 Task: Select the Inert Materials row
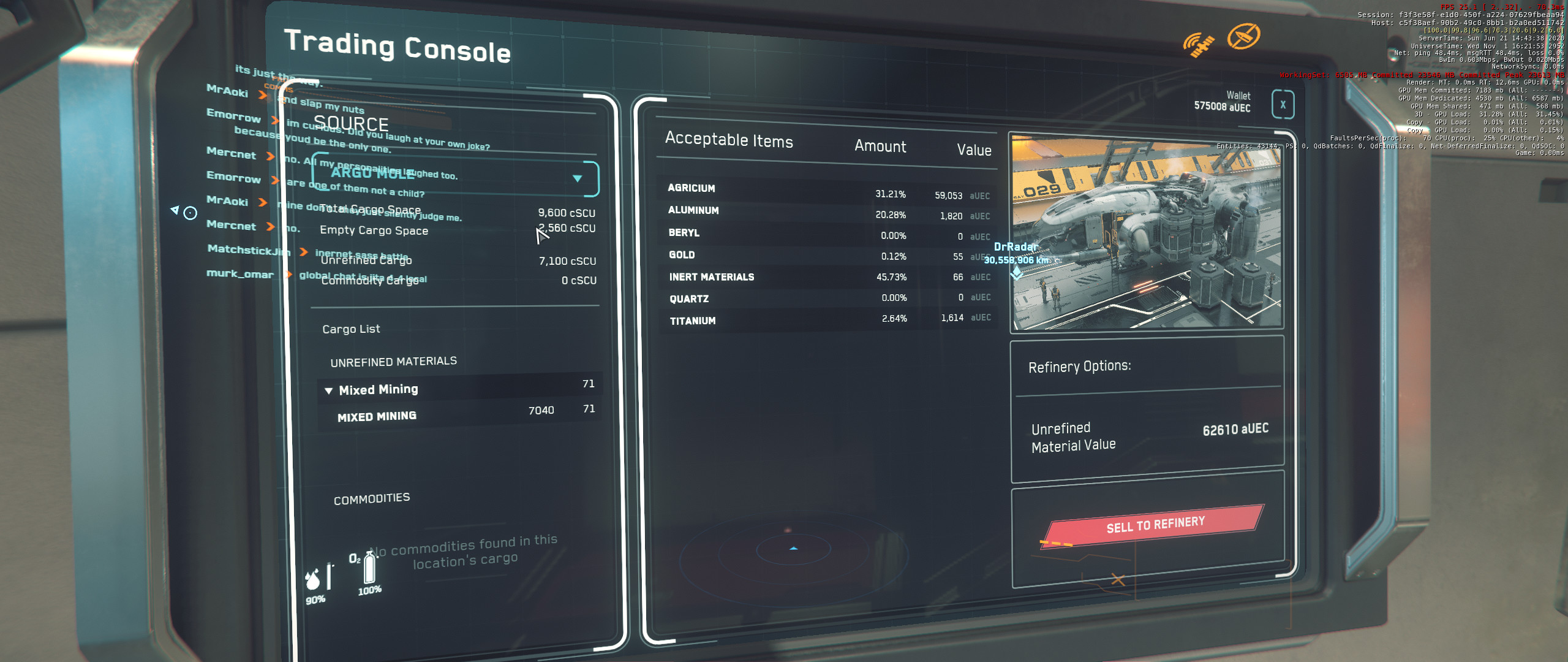point(827,277)
